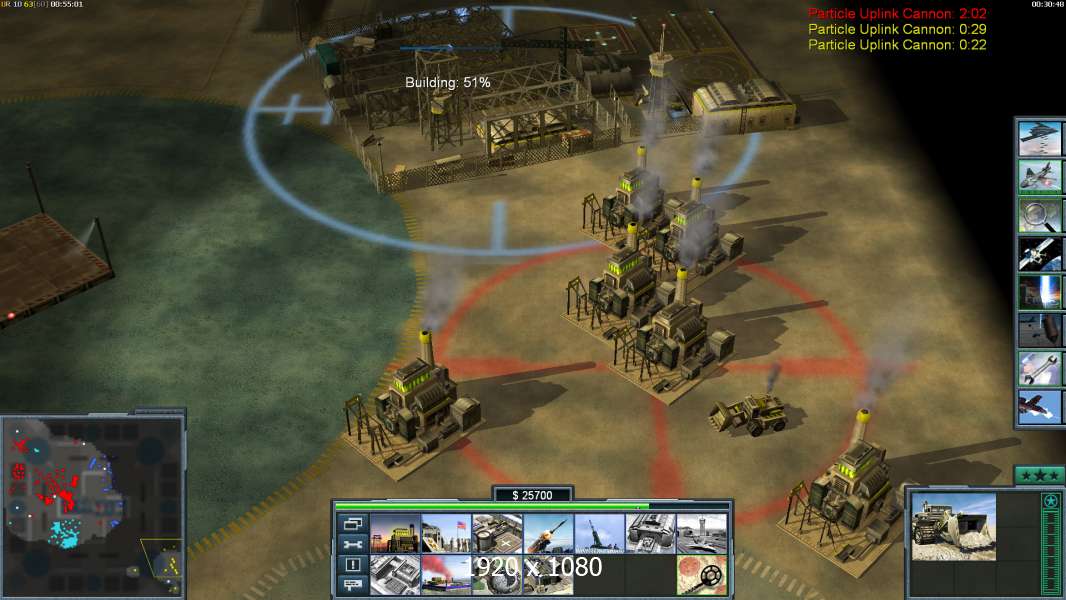Activate the stealth bomber strike power
This screenshot has width=1066, height=600.
pyautogui.click(x=1039, y=139)
